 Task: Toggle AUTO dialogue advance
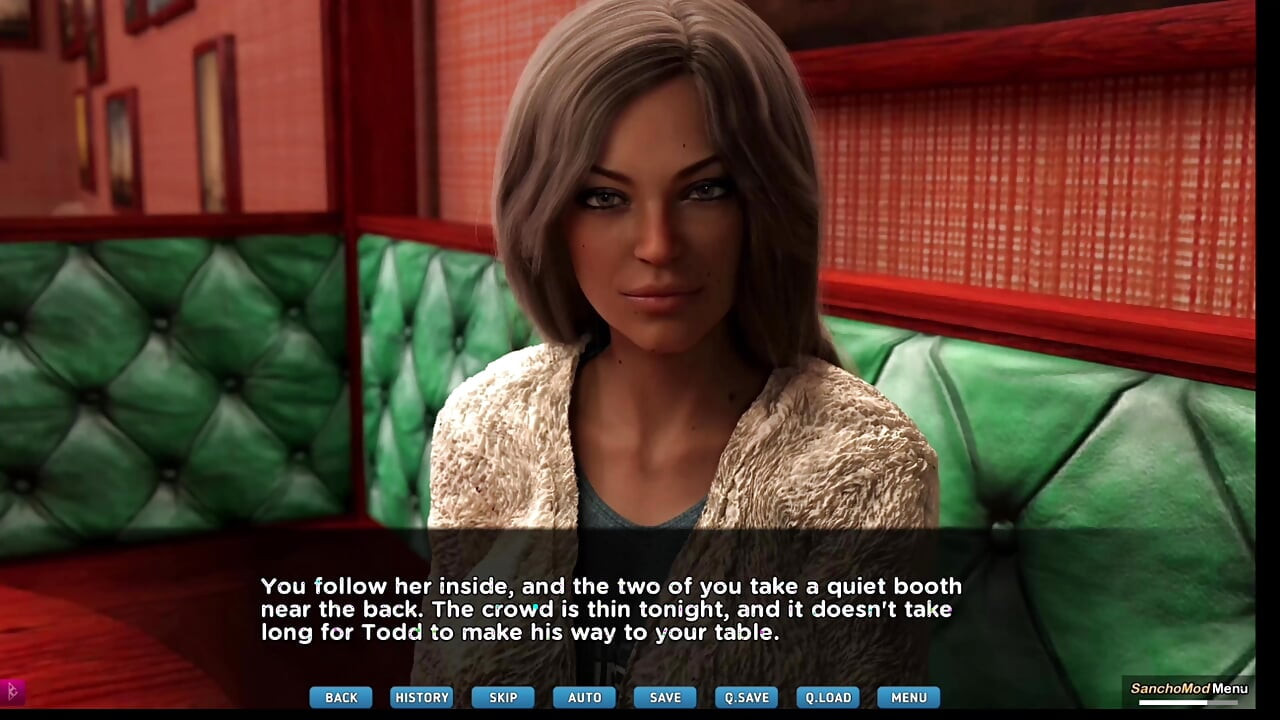(x=585, y=697)
